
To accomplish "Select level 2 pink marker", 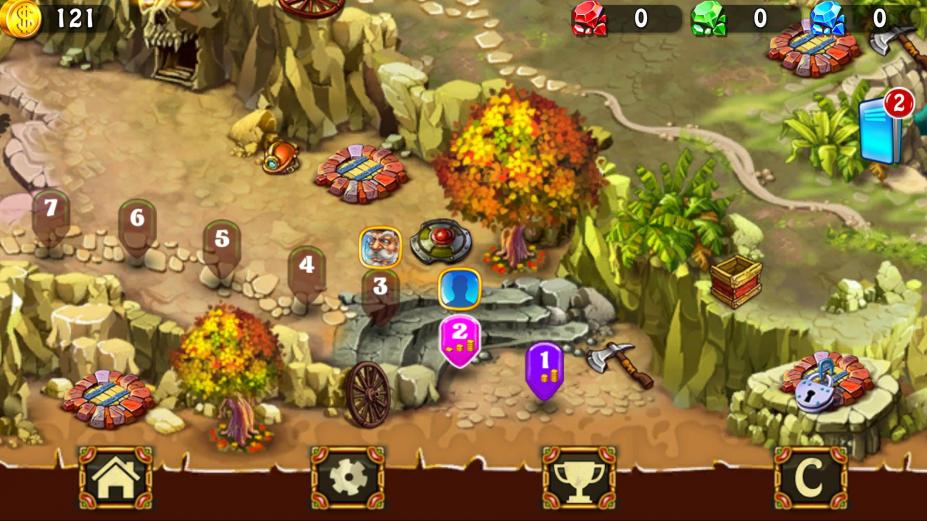I will click(x=460, y=340).
